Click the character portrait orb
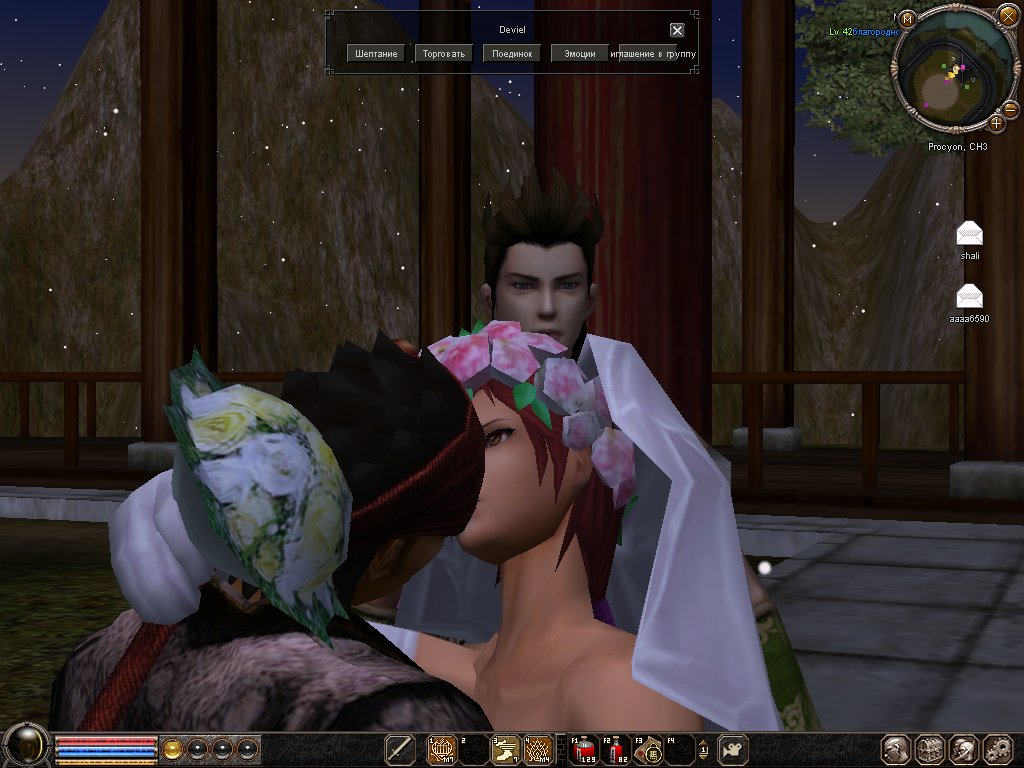The width and height of the screenshot is (1024, 768). (26, 746)
